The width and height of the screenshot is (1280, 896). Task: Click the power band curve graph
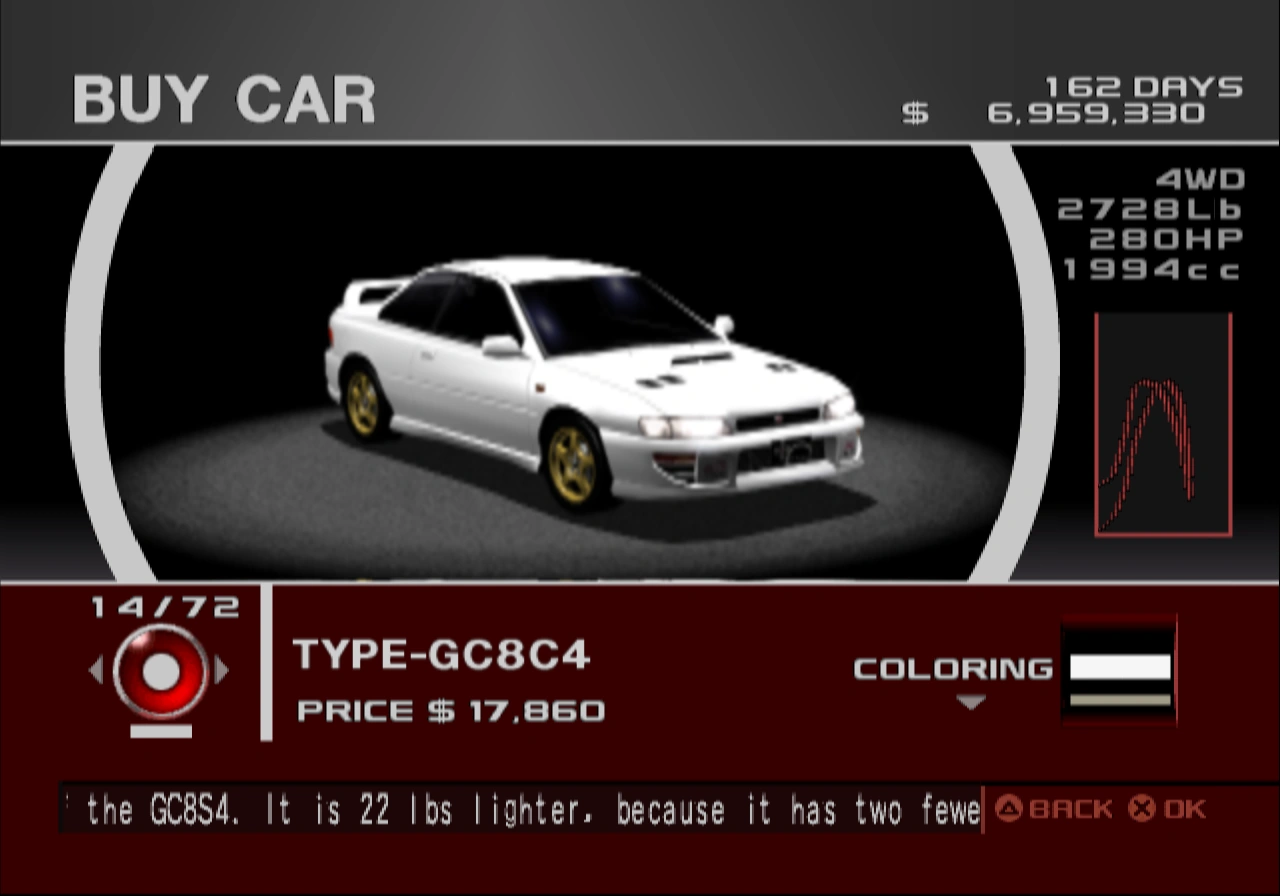coord(1163,425)
